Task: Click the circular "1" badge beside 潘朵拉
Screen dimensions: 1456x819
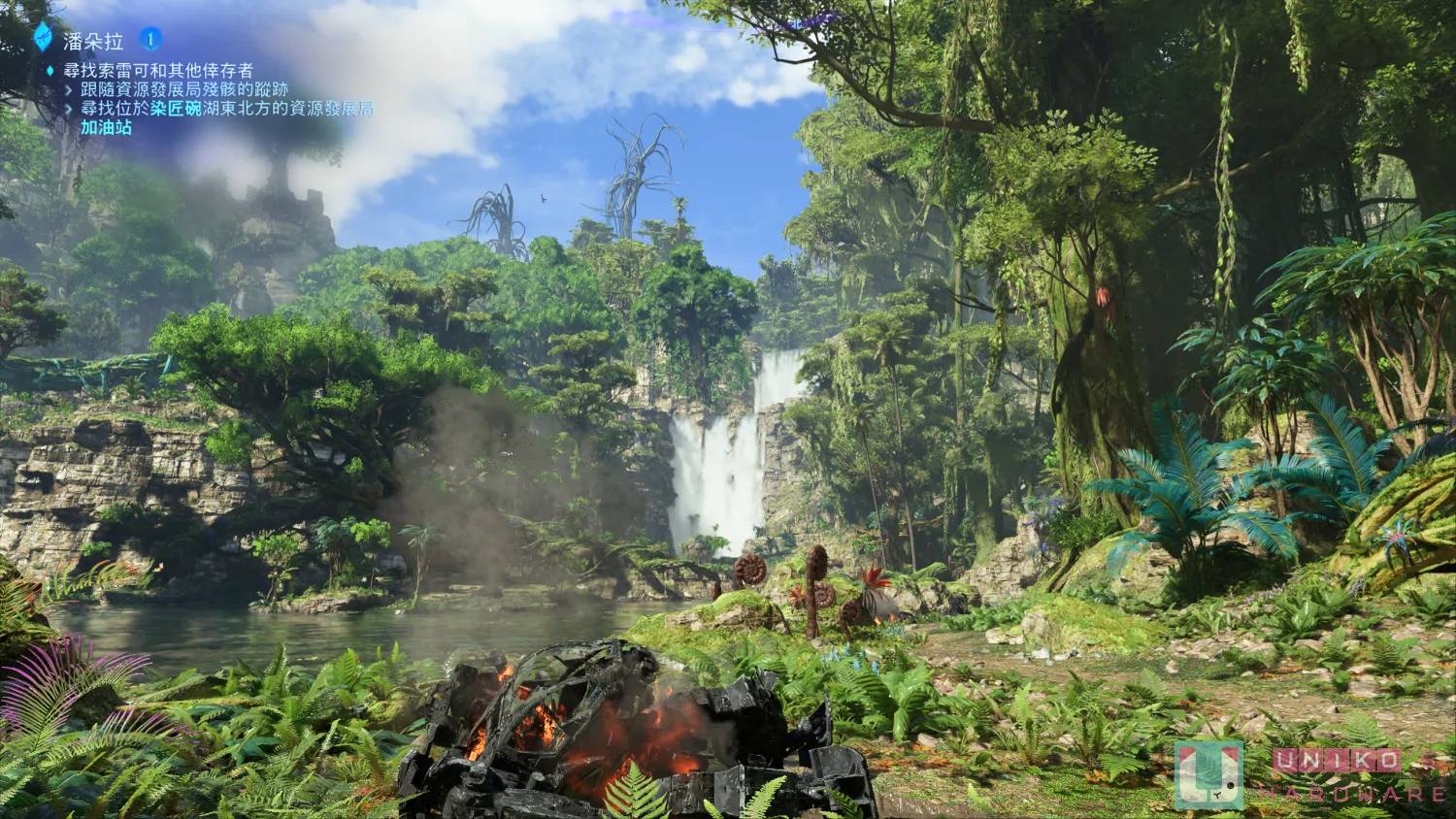Action: coord(152,39)
